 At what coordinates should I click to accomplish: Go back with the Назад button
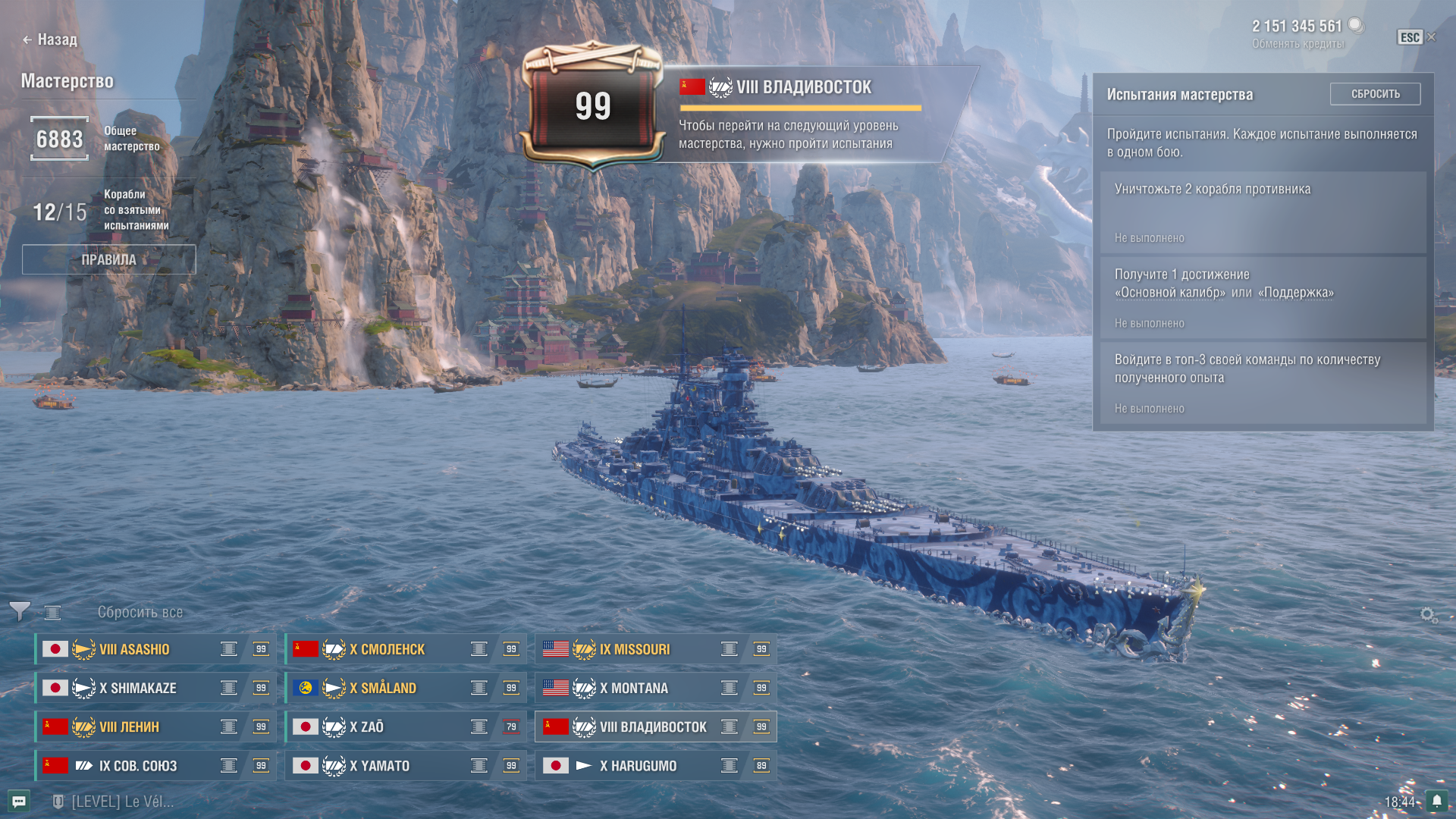(x=50, y=39)
